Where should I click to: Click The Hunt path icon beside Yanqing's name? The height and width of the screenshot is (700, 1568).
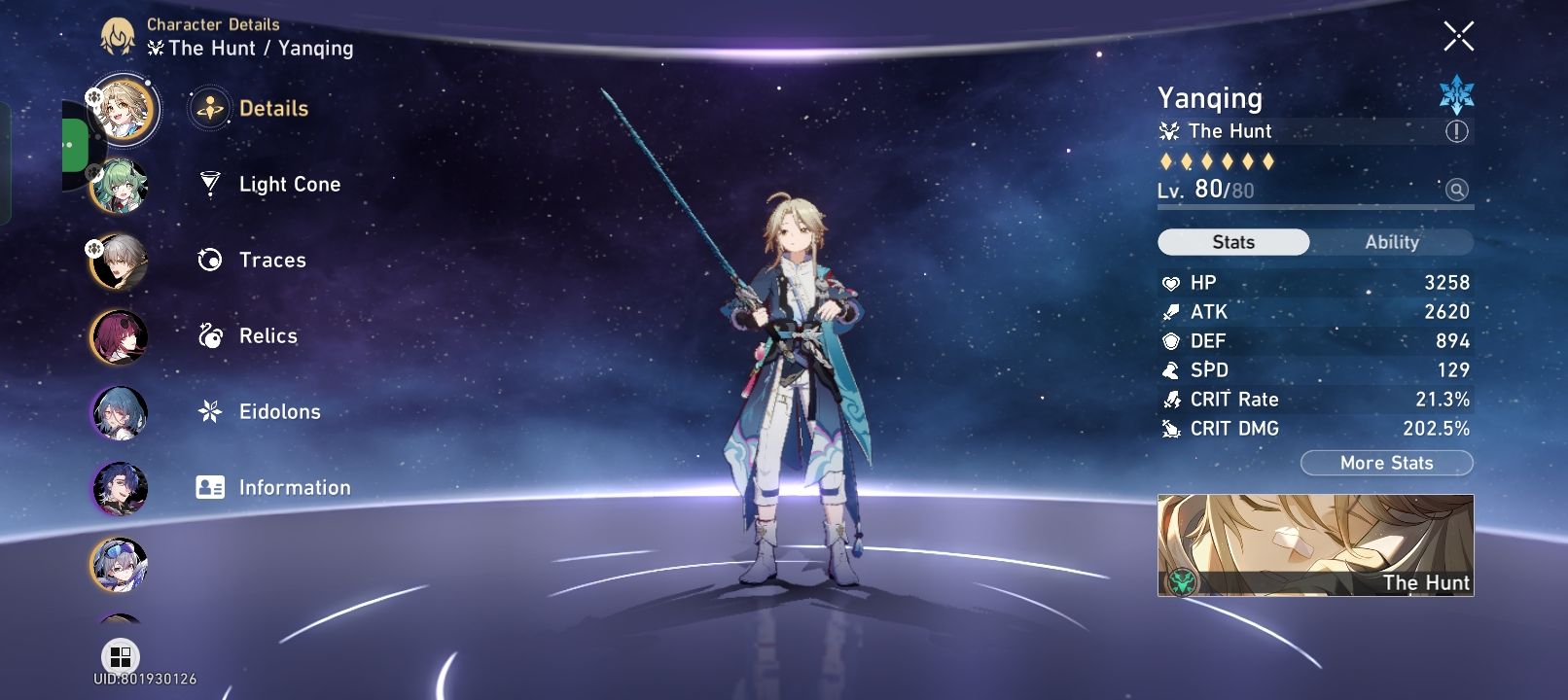(x=1169, y=131)
